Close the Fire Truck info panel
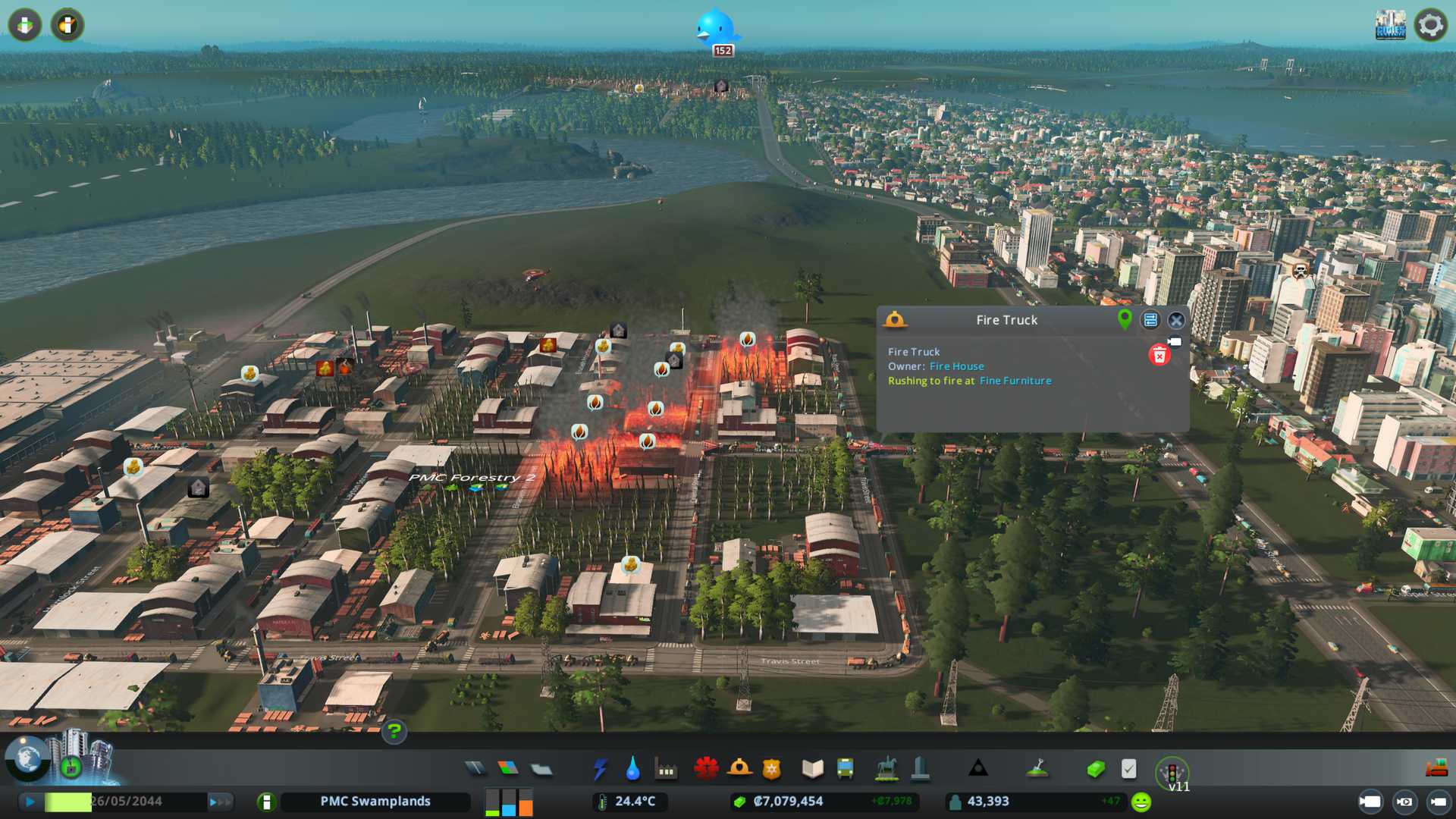Screen dimensions: 1456x819 (1176, 320)
